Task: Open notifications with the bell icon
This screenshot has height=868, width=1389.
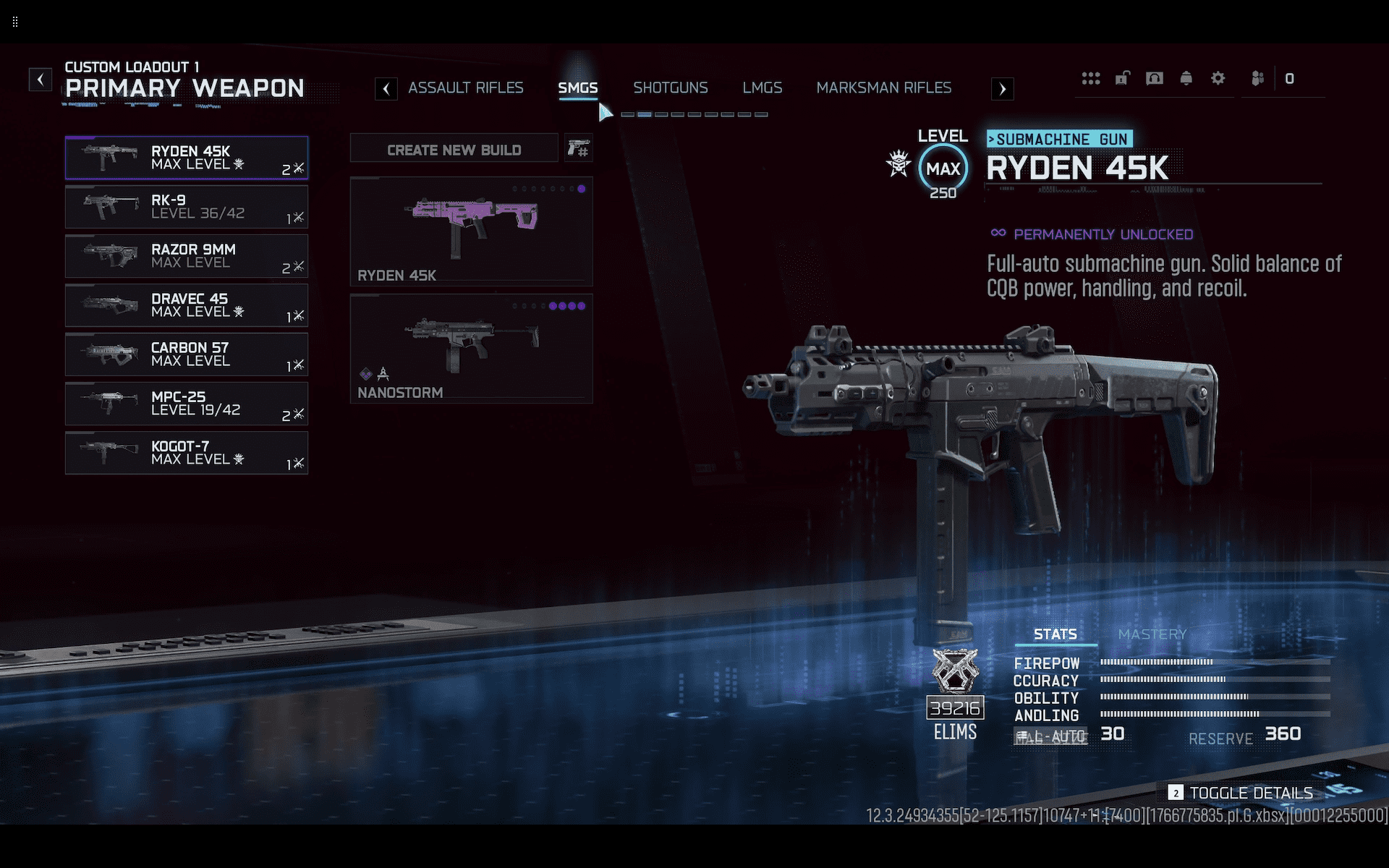Action: click(x=1186, y=78)
